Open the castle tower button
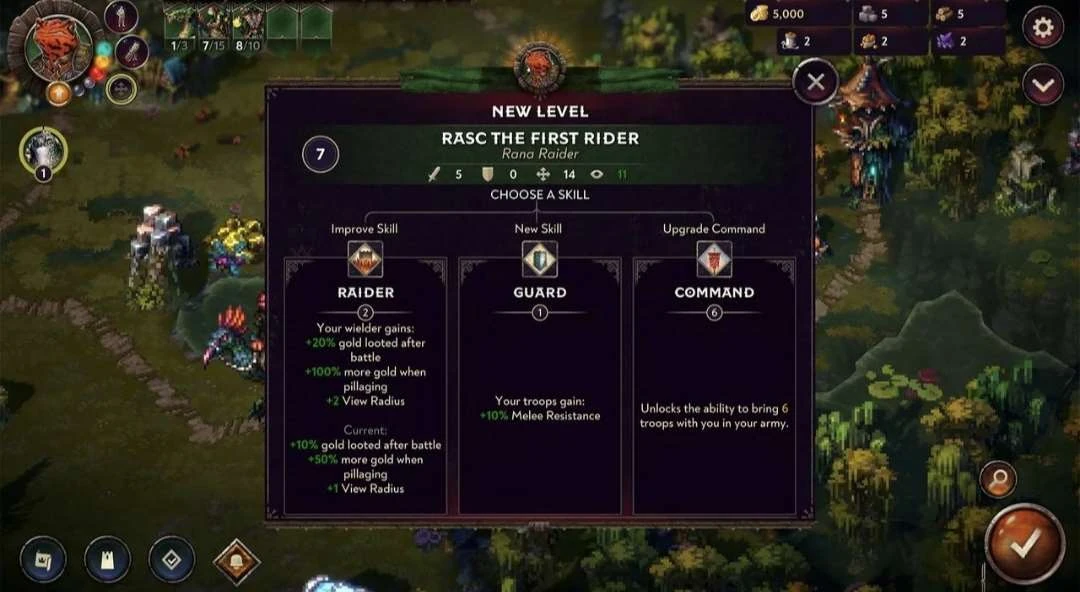1080x592 pixels. pos(107,559)
